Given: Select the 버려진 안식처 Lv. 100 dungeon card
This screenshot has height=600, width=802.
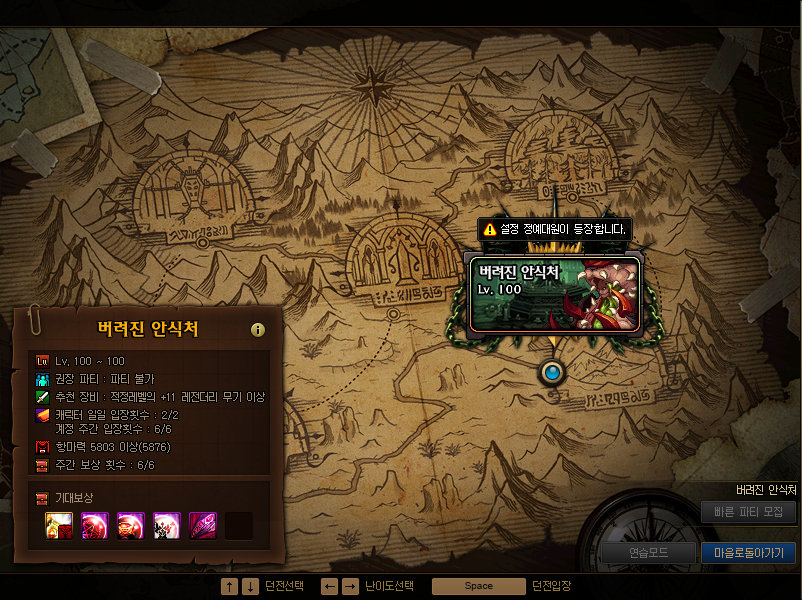Looking at the screenshot, I should click(x=555, y=291).
